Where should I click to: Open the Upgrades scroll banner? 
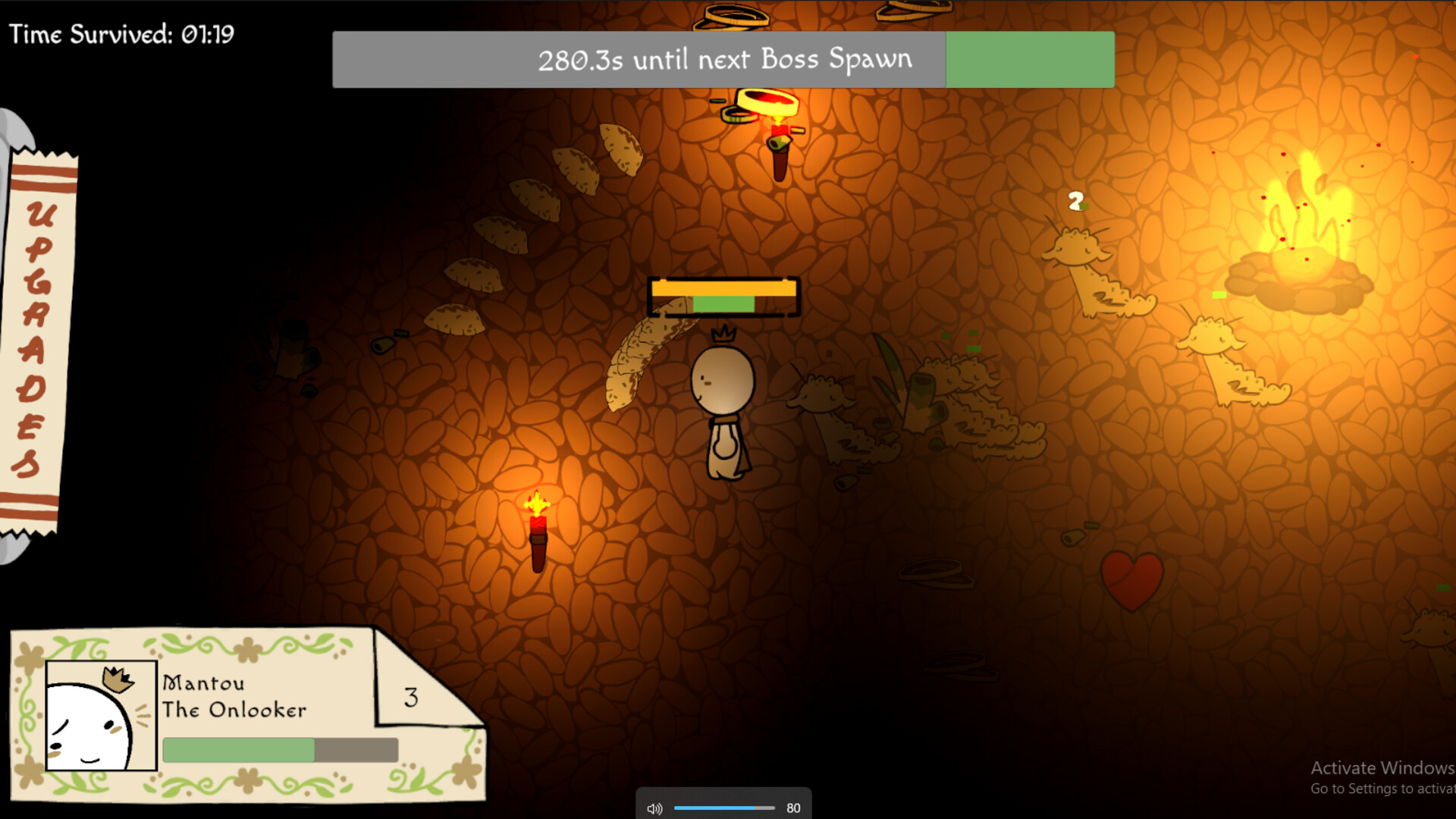pyautogui.click(x=38, y=341)
